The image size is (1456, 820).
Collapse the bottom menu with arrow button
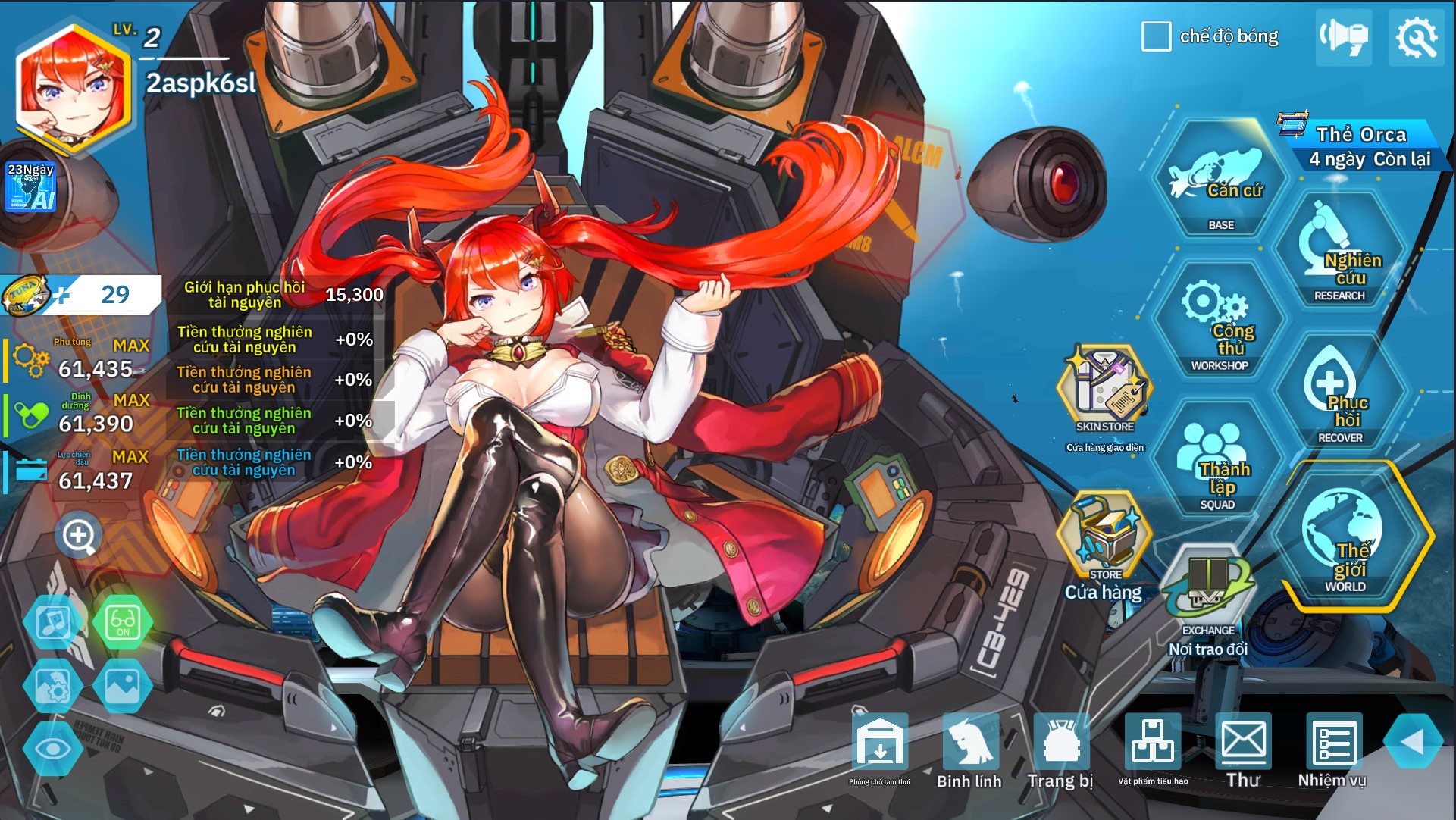pos(1413,742)
